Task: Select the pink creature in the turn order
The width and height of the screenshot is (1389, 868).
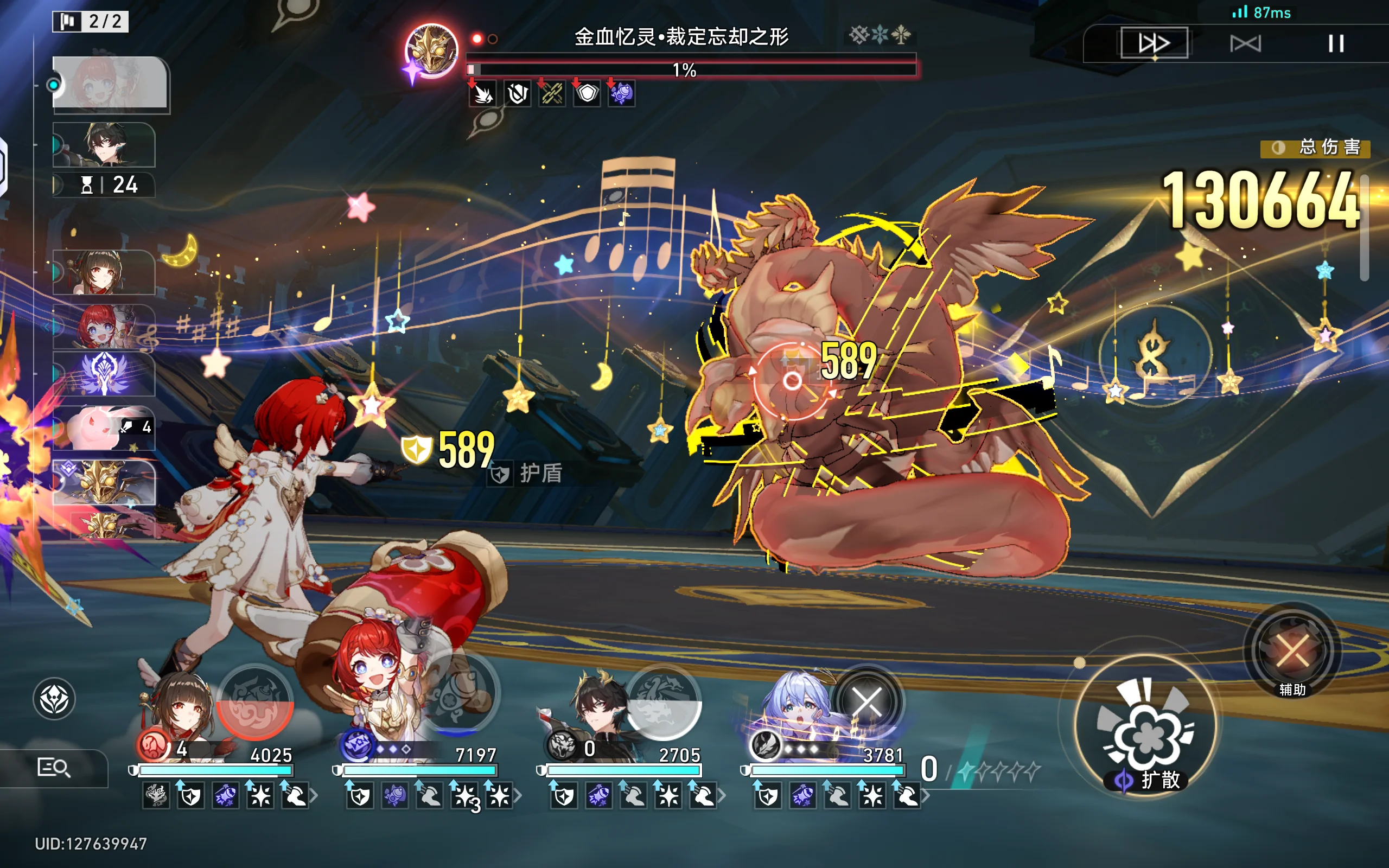Action: pos(103,427)
